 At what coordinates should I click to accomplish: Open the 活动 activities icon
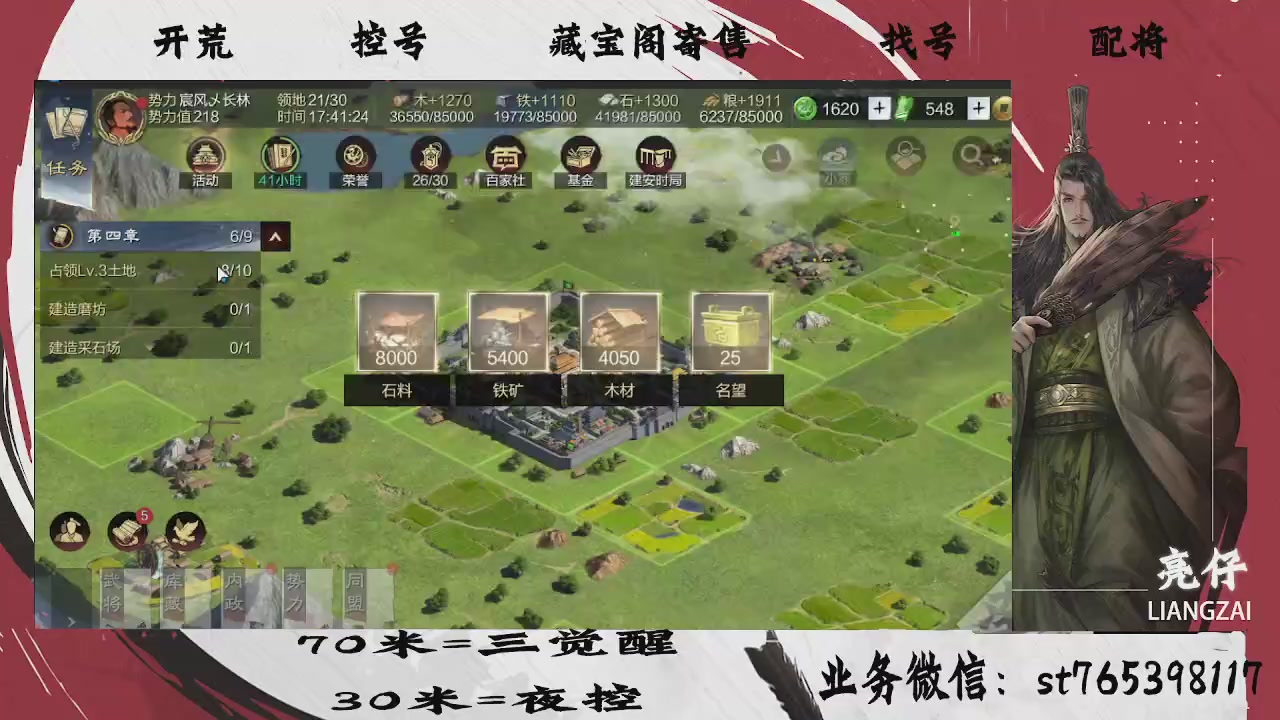[204, 157]
